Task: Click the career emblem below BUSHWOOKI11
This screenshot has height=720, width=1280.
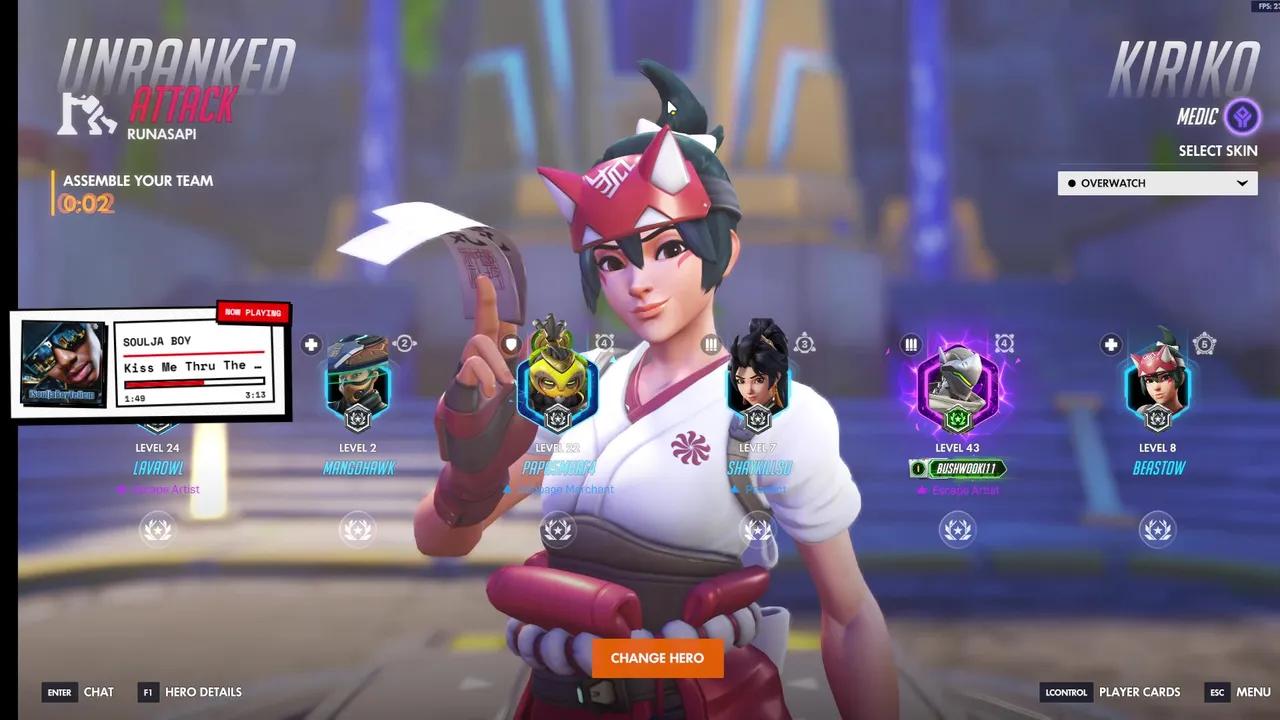Action: [x=957, y=529]
